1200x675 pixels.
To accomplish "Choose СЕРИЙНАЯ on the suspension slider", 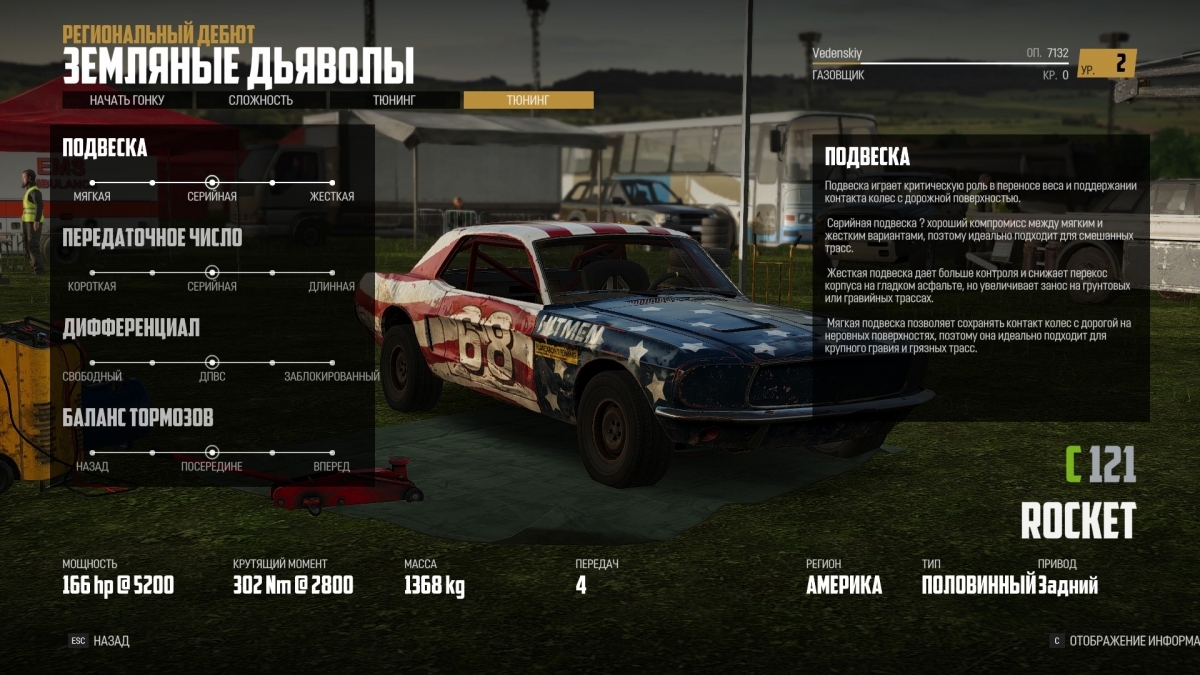I will pyautogui.click(x=212, y=183).
